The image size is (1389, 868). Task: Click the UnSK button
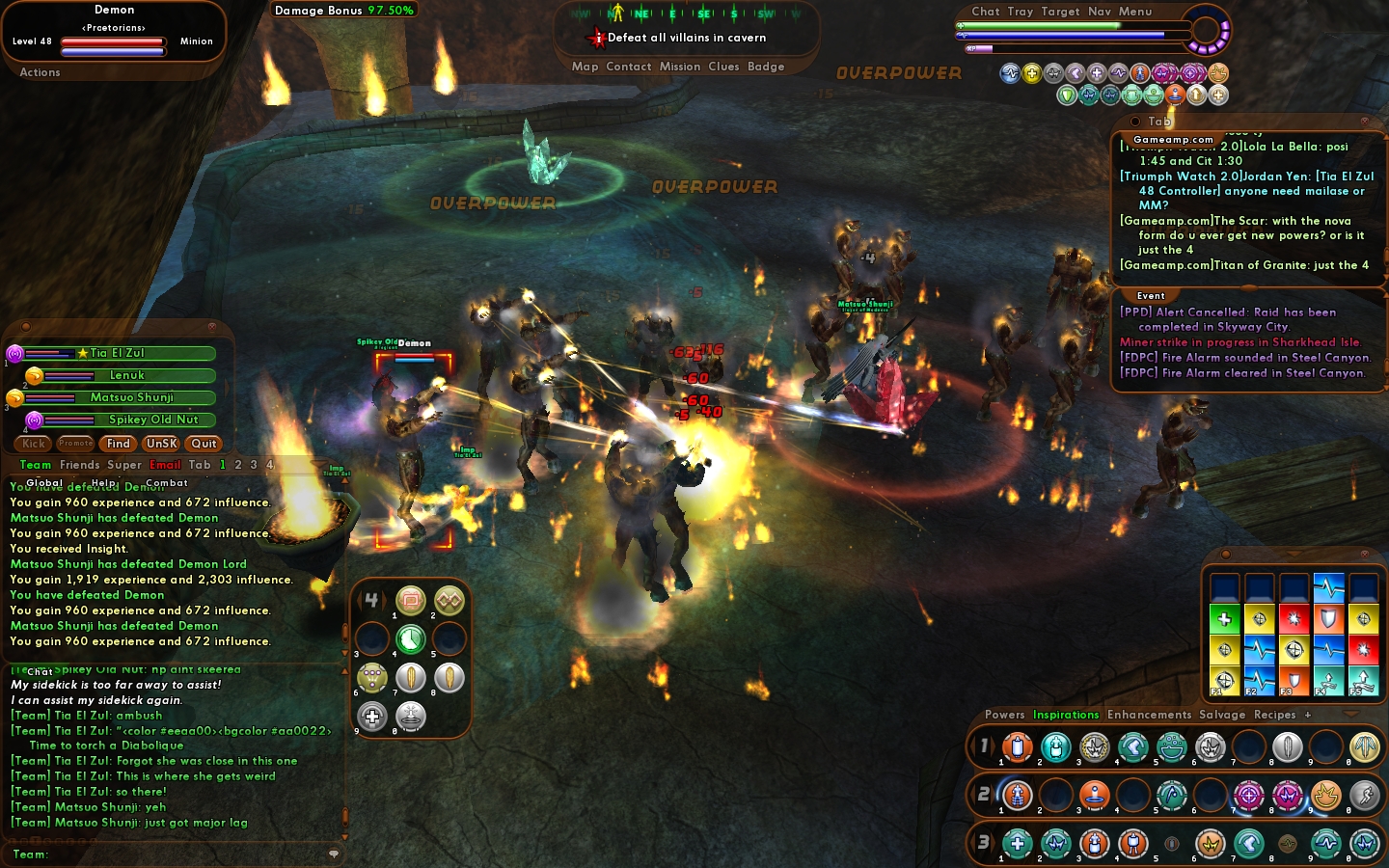pyautogui.click(x=161, y=444)
